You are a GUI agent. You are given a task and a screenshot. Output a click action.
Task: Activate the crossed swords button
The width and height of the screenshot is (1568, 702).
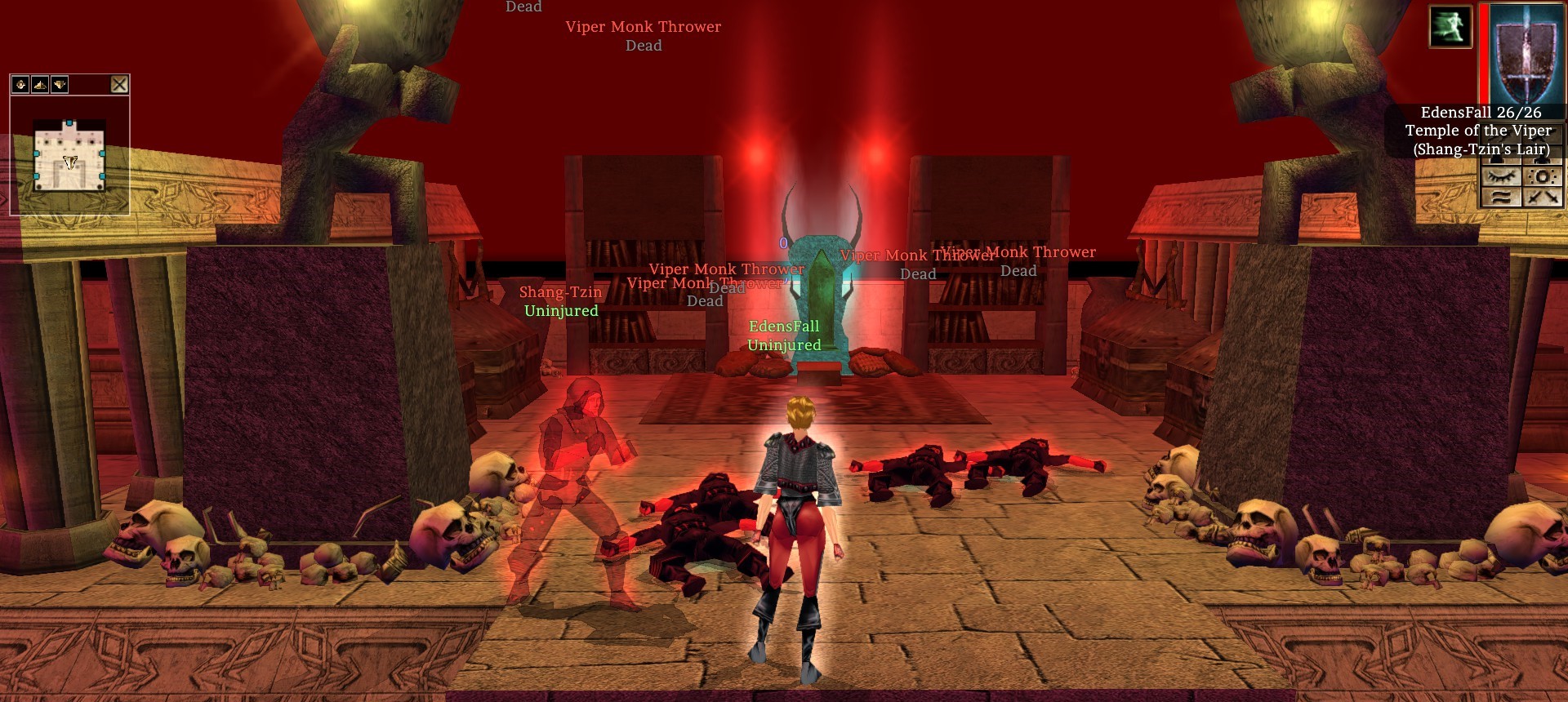[1542, 197]
